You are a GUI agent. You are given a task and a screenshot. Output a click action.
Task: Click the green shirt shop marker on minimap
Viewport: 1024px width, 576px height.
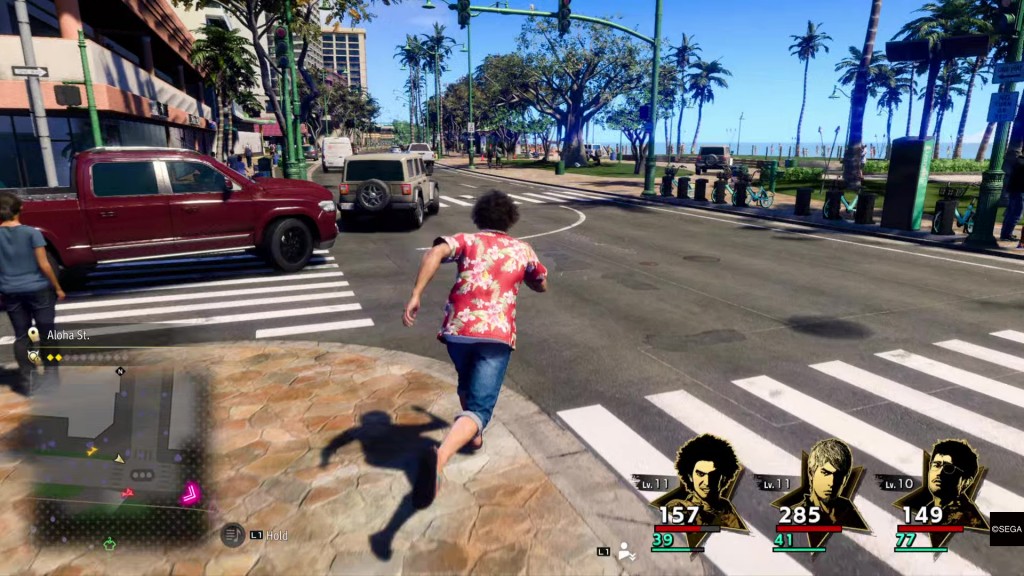(109, 543)
